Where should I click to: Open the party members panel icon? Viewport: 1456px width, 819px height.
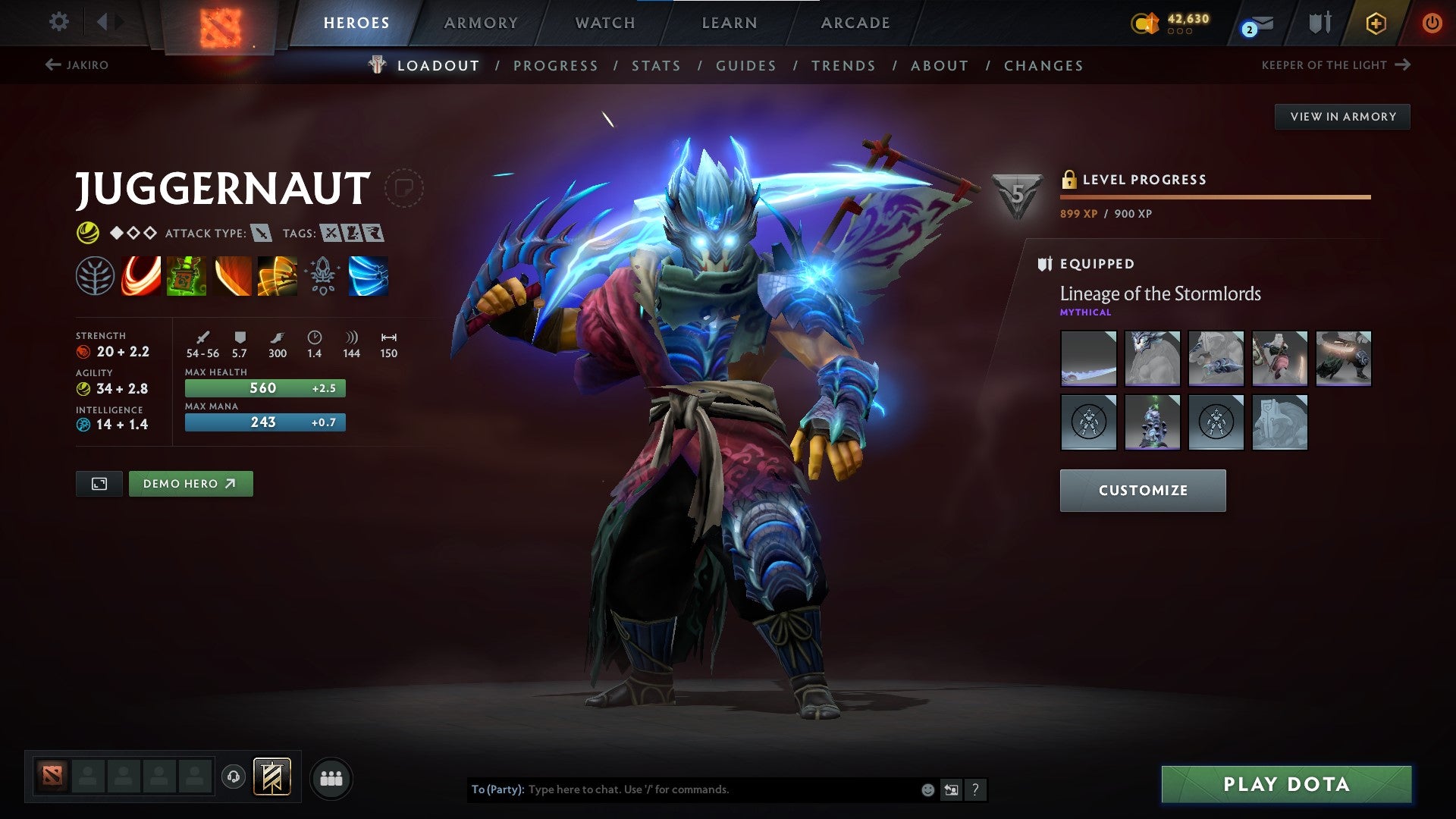331,777
